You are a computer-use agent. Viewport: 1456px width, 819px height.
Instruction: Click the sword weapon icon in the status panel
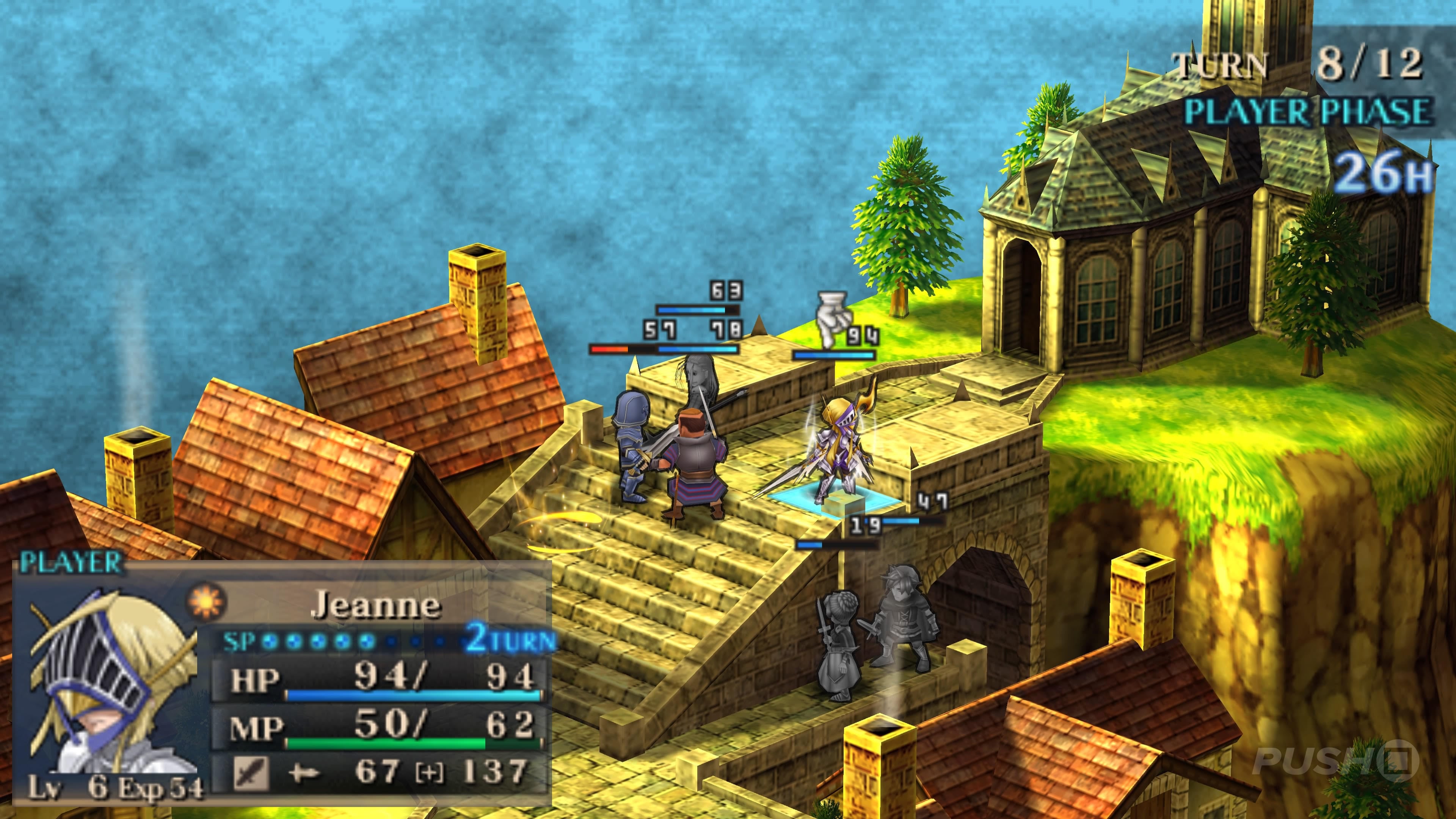pos(250,773)
